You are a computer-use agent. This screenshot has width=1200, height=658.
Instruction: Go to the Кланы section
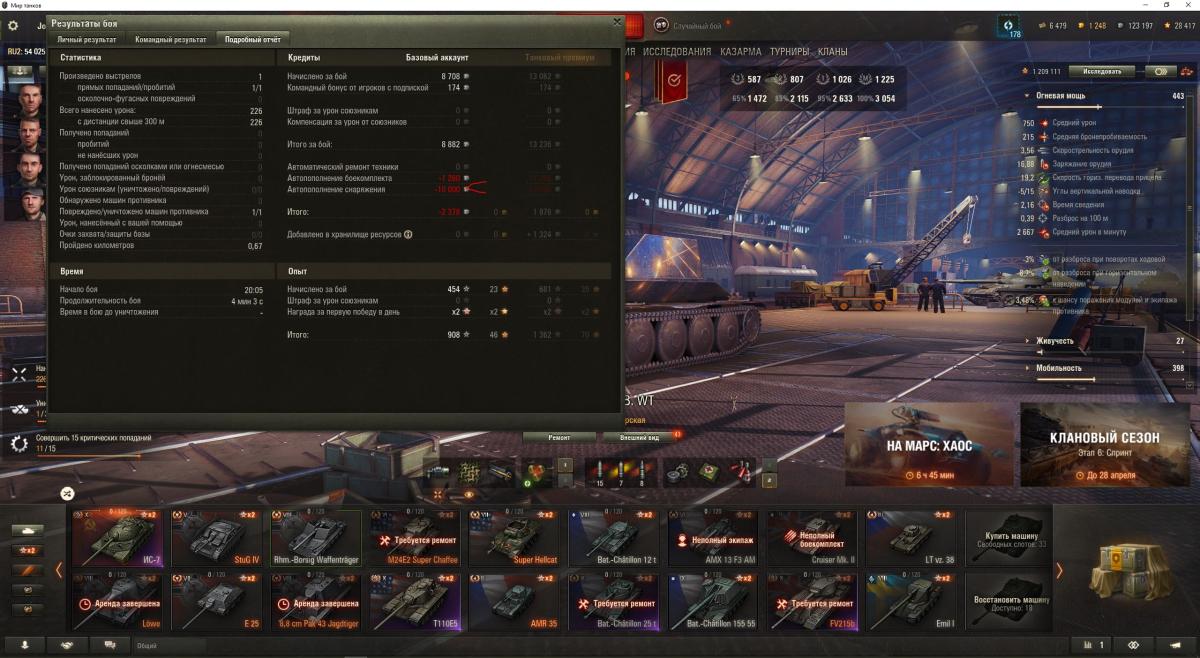coord(832,51)
